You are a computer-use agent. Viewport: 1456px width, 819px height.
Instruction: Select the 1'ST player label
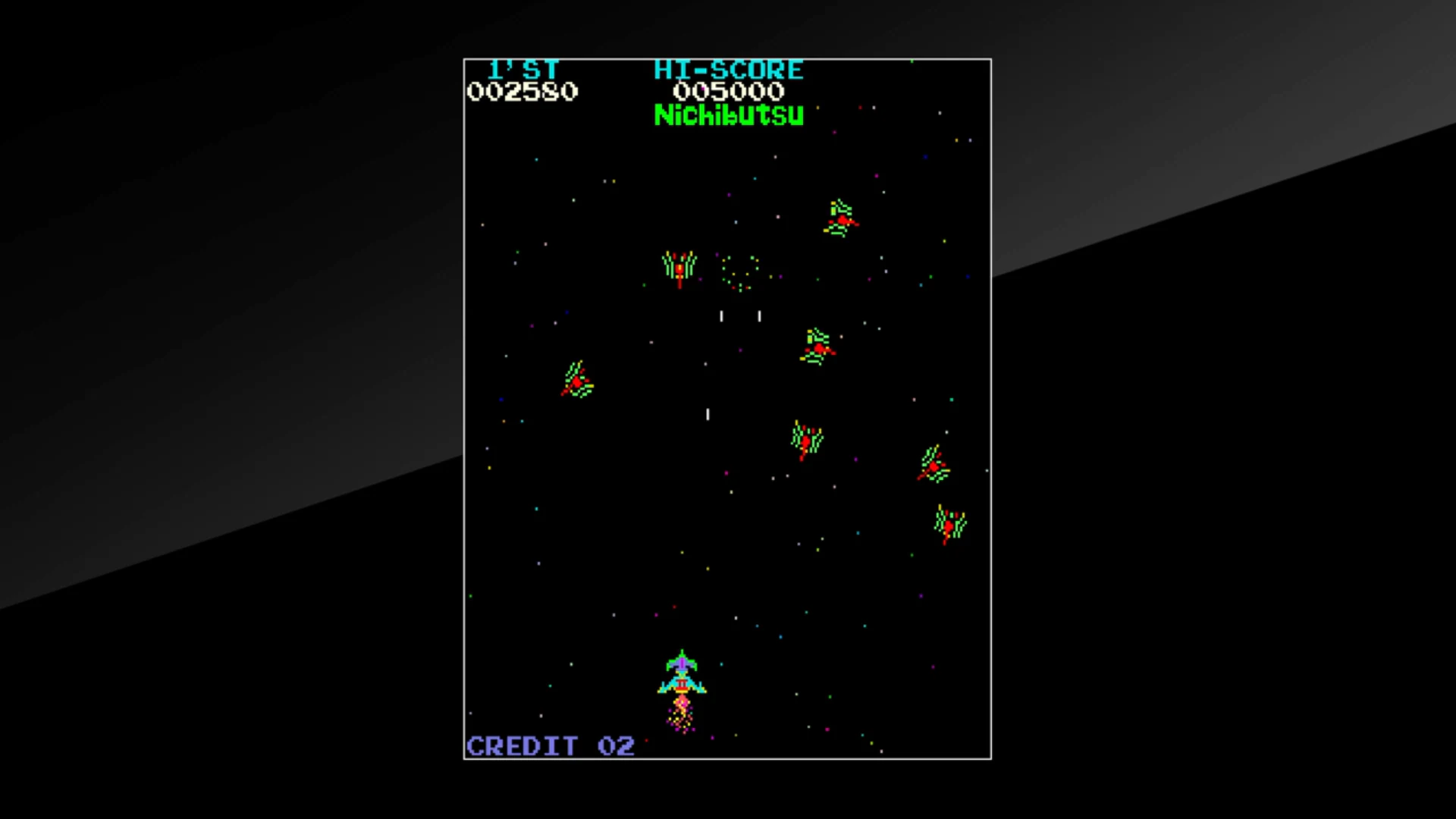click(x=523, y=69)
